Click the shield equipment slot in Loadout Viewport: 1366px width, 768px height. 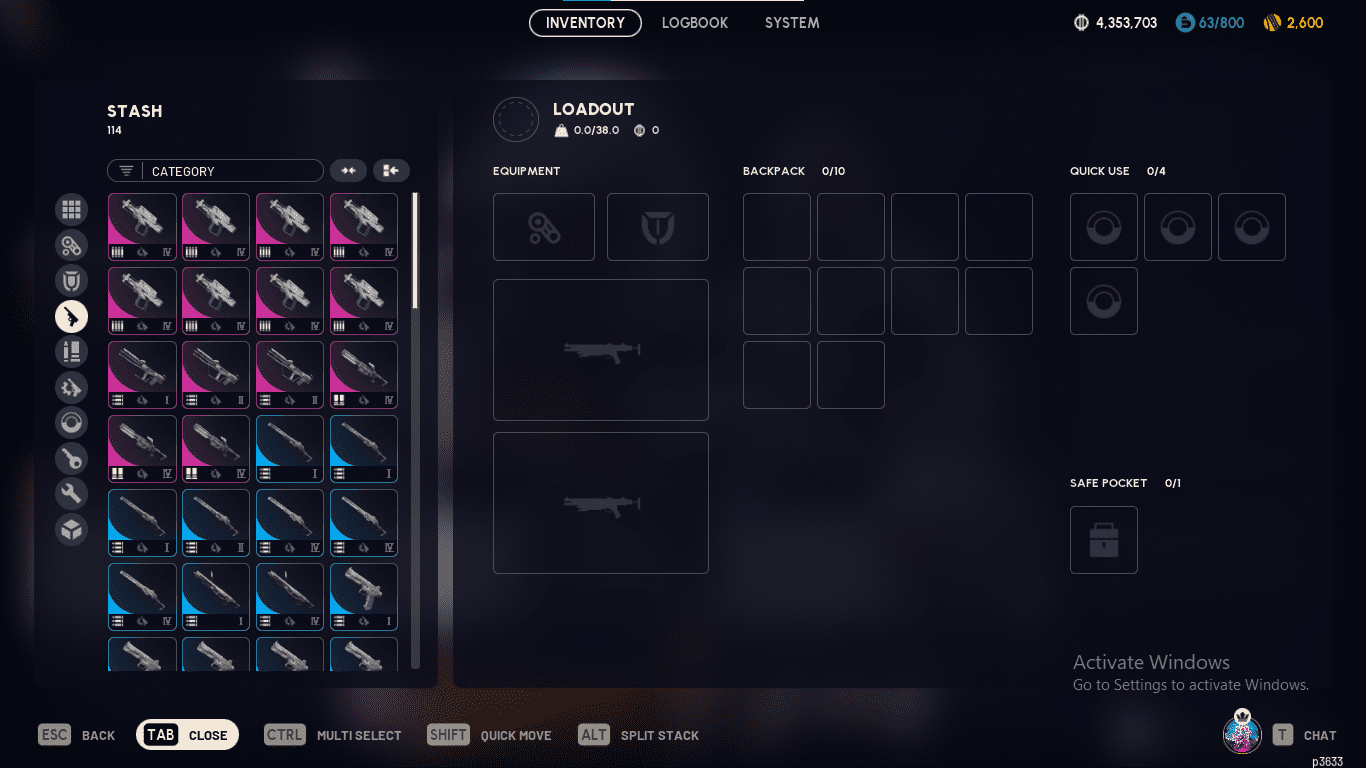(x=658, y=227)
